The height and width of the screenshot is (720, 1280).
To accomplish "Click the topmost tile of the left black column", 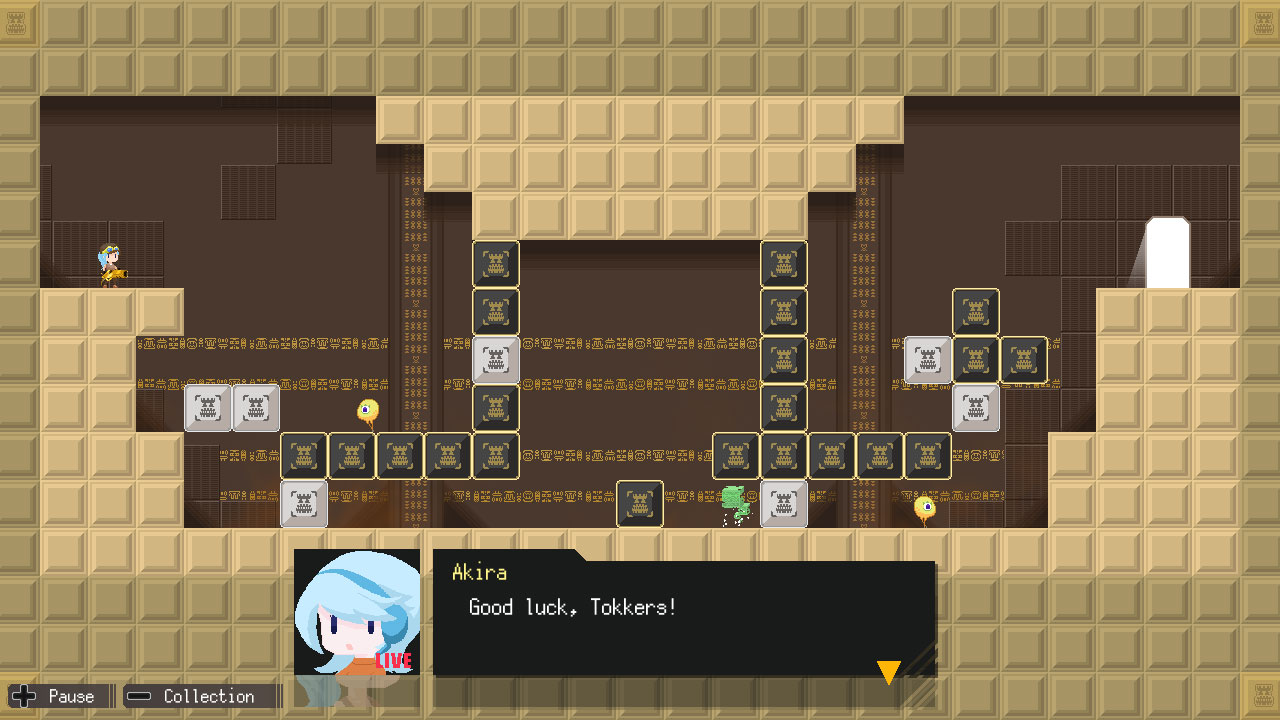I will tap(495, 263).
